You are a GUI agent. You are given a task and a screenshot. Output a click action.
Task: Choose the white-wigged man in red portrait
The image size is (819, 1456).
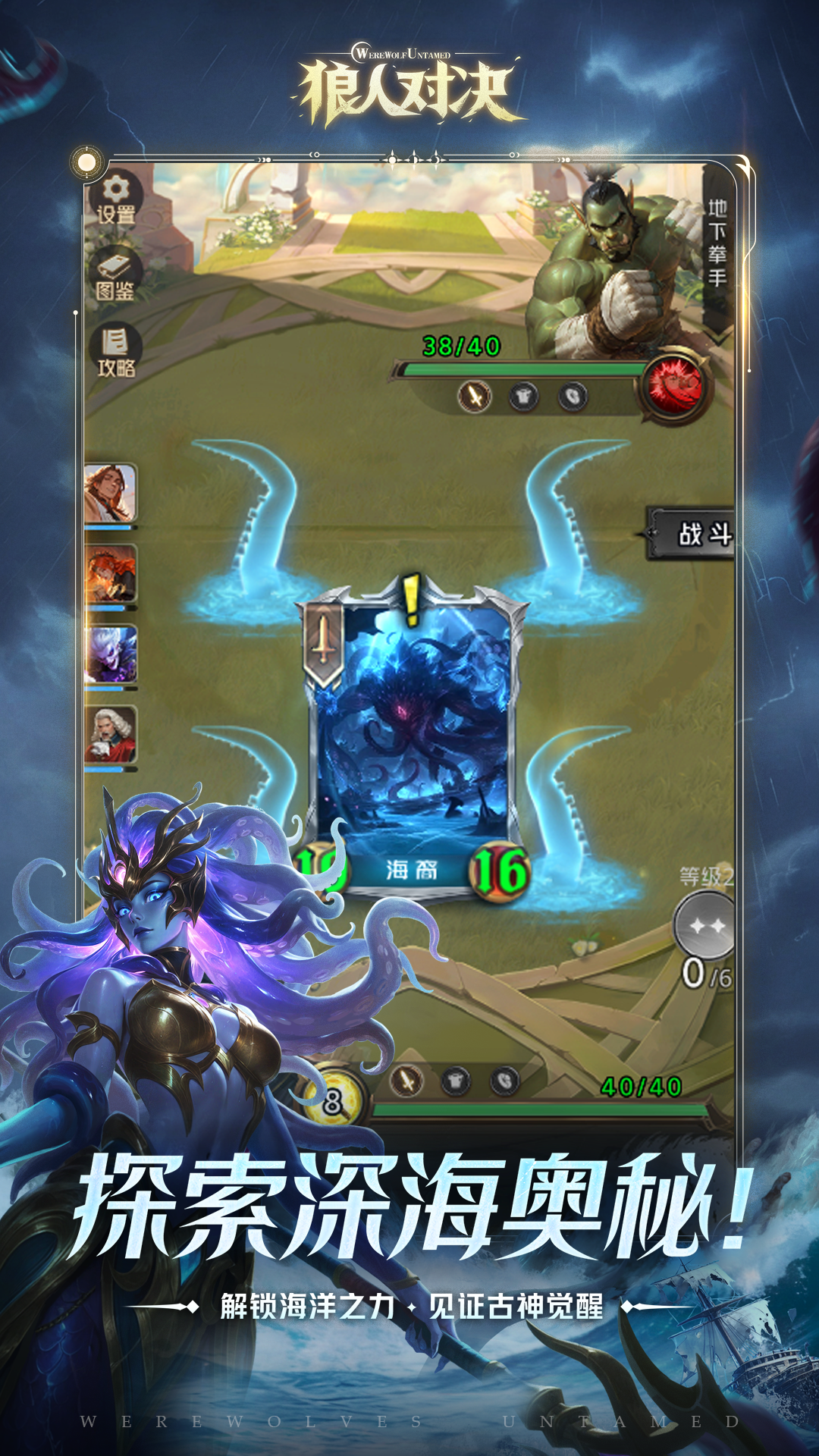point(111,735)
